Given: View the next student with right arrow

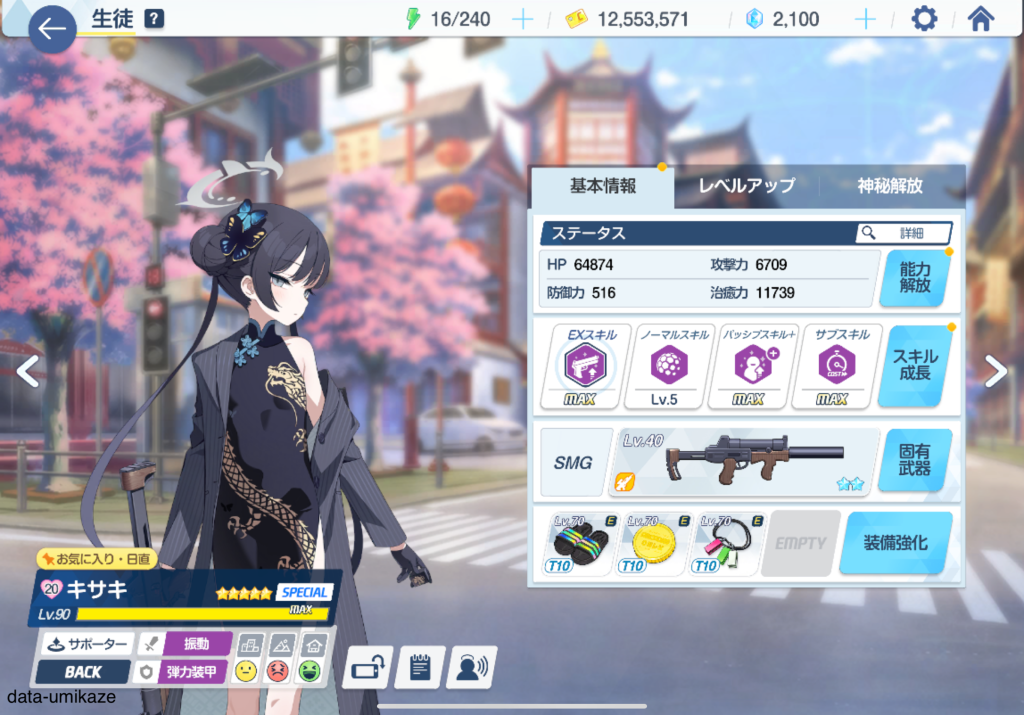Looking at the screenshot, I should (x=996, y=371).
